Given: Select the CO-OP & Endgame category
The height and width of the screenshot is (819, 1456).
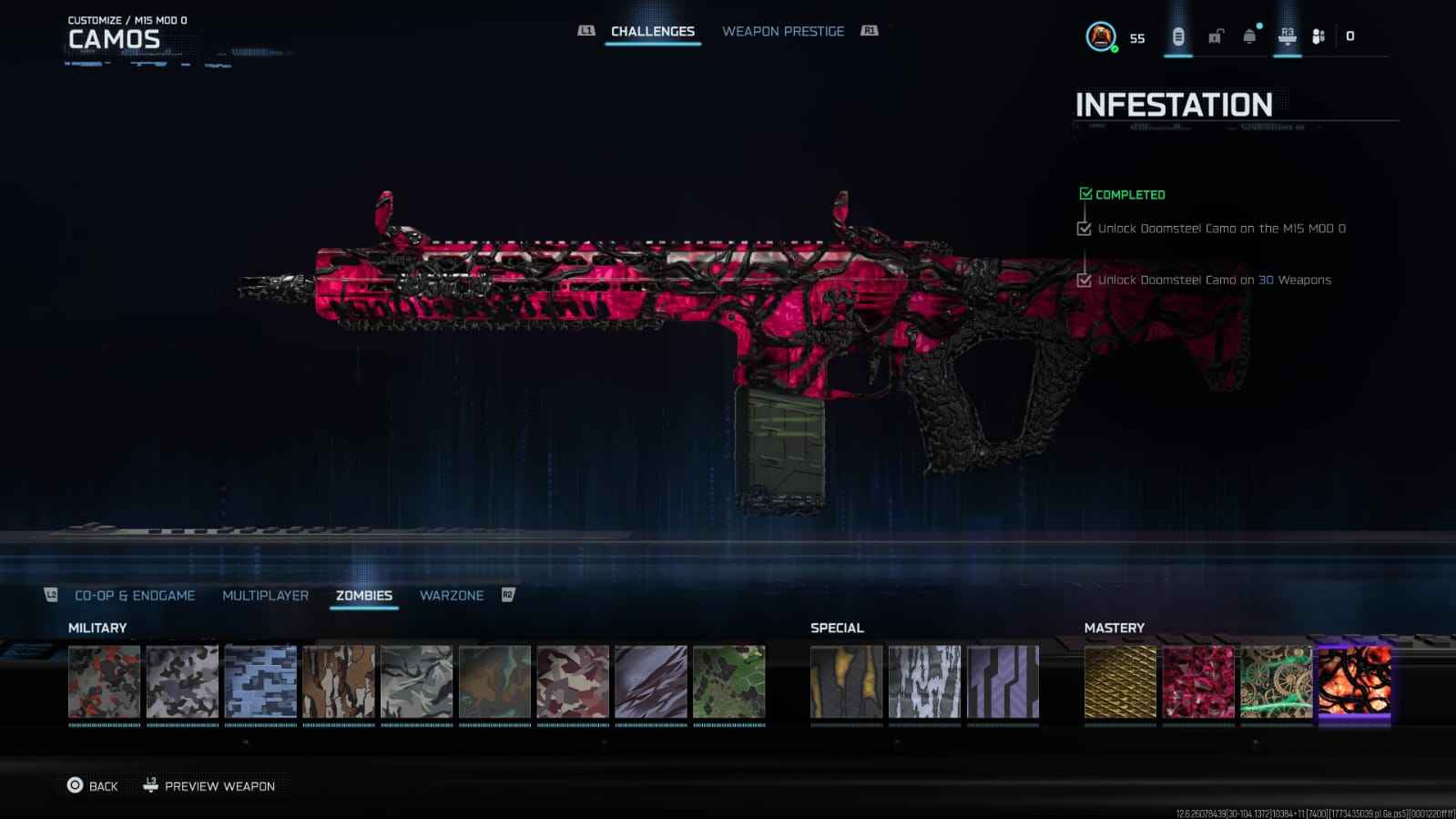Looking at the screenshot, I should [x=137, y=595].
